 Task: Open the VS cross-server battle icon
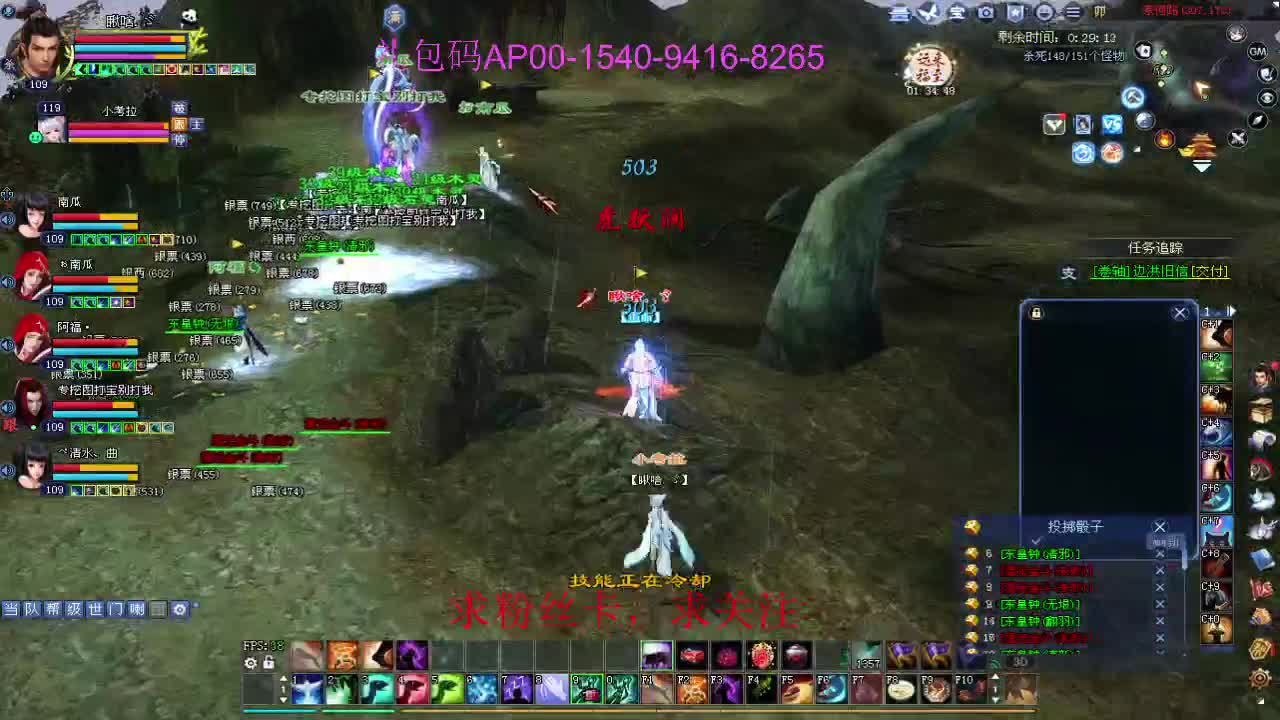[x=1111, y=124]
